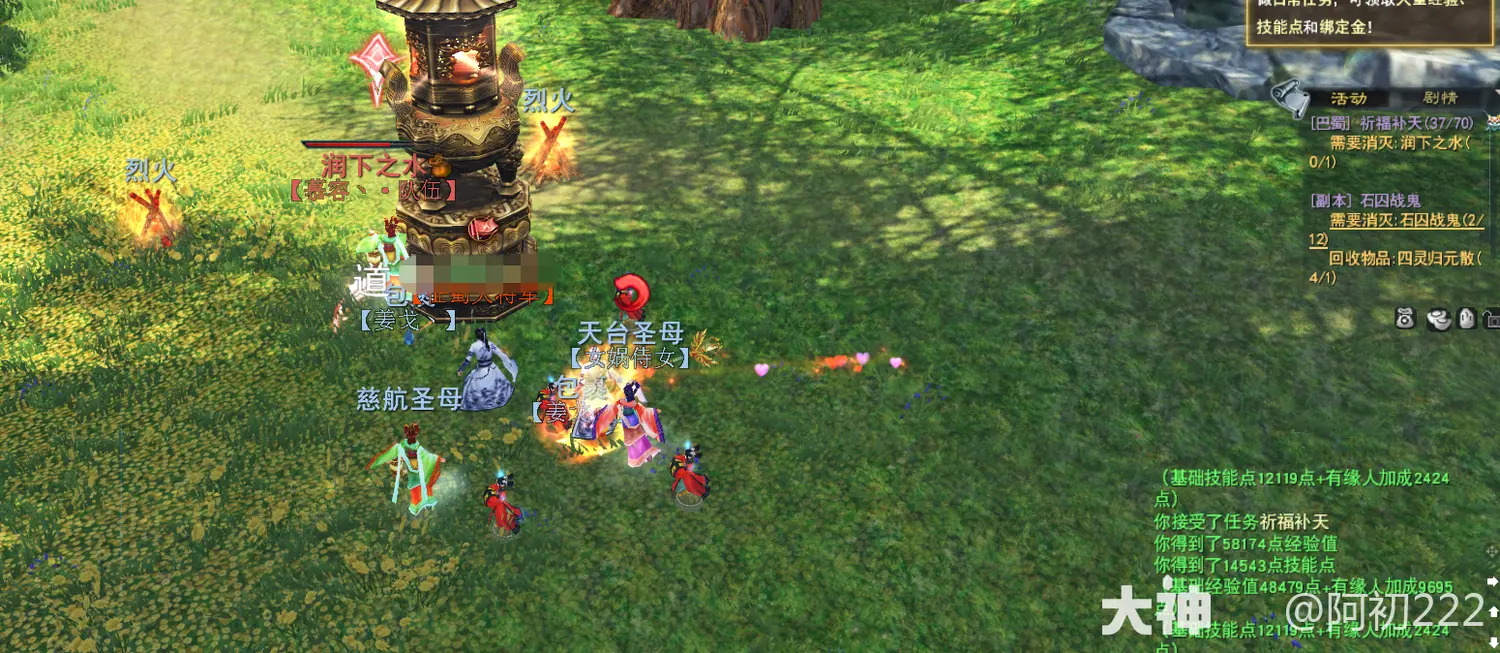Track the 润下之水 kill objective
1500x653 pixels.
[1398, 143]
